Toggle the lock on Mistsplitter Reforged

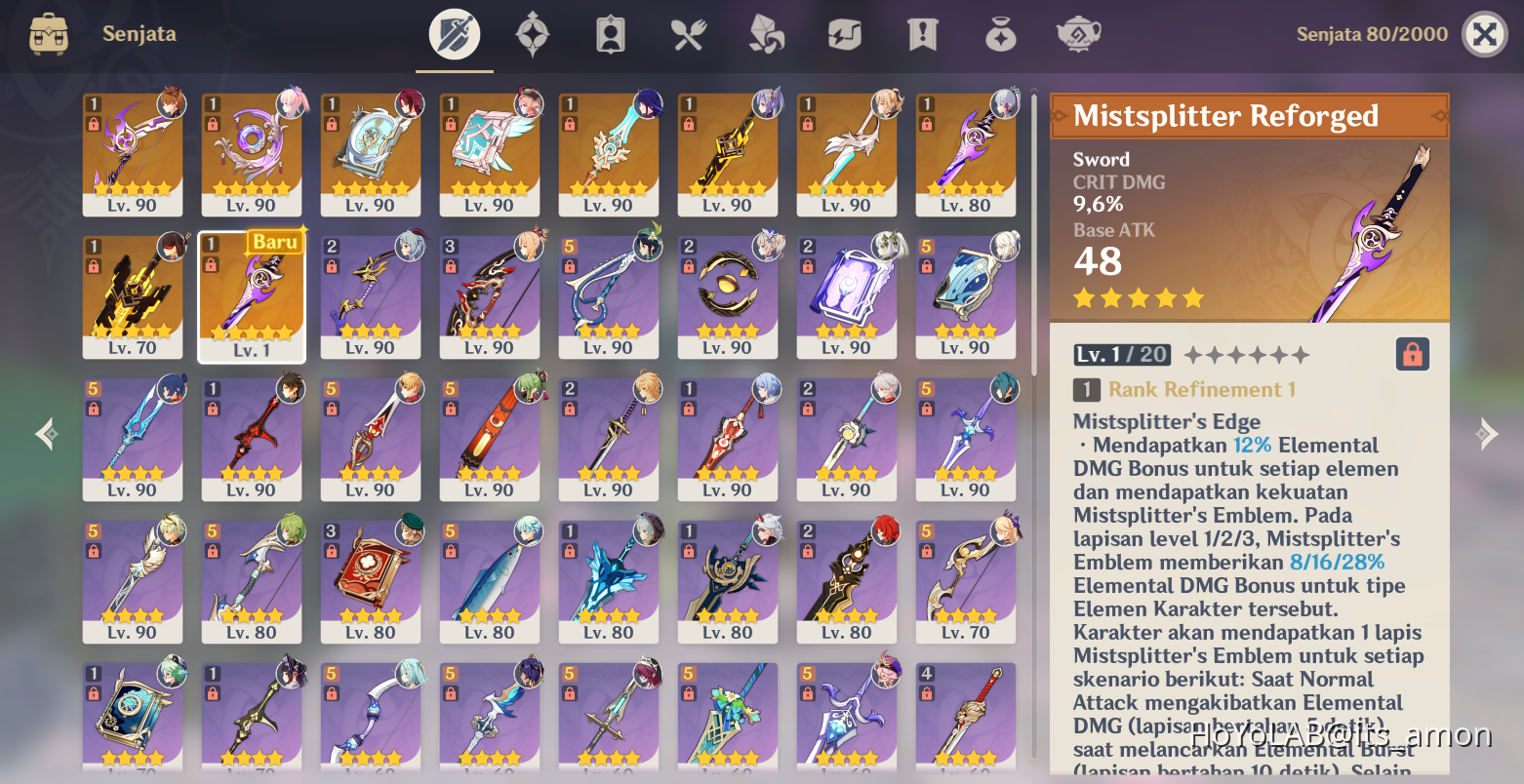pyautogui.click(x=1415, y=354)
